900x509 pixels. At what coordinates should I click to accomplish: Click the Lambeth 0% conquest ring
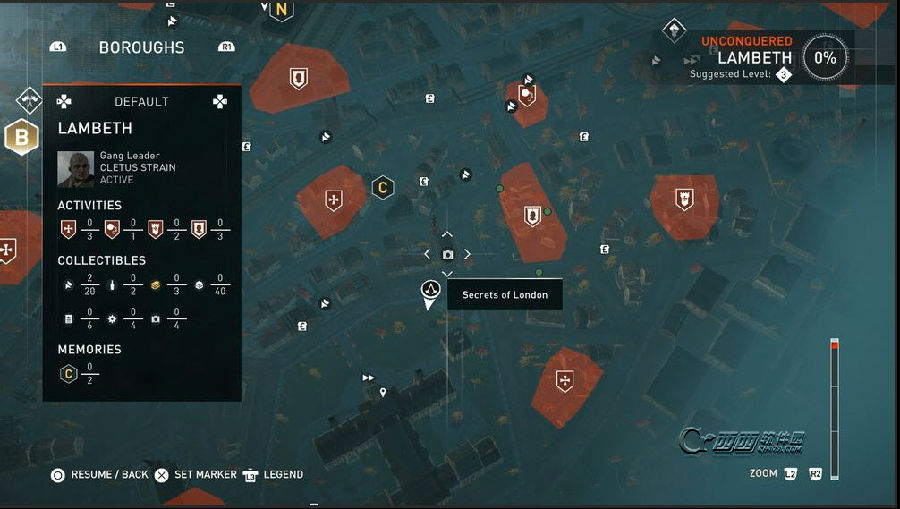[x=825, y=58]
